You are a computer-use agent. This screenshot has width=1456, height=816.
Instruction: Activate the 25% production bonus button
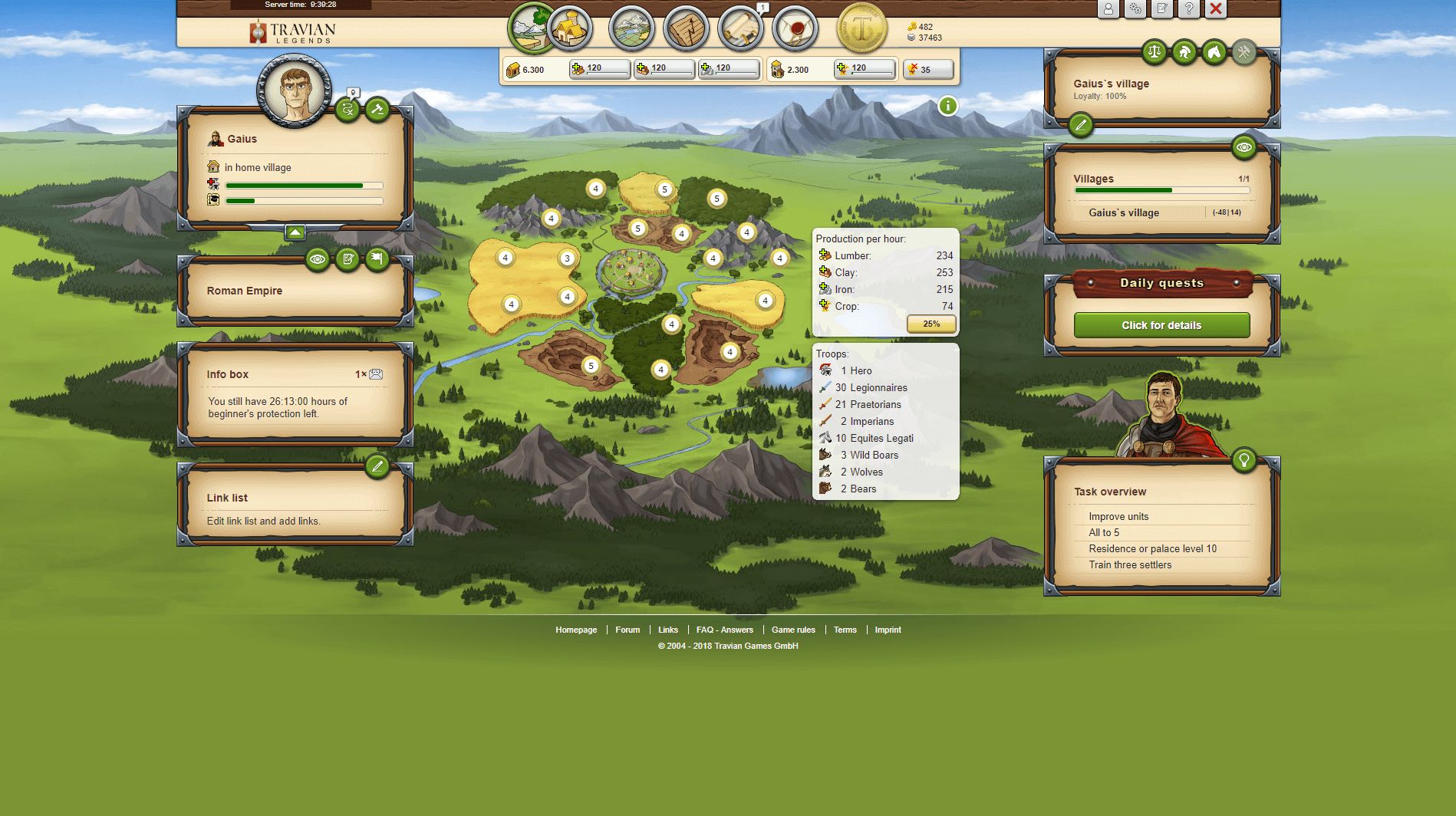click(931, 324)
